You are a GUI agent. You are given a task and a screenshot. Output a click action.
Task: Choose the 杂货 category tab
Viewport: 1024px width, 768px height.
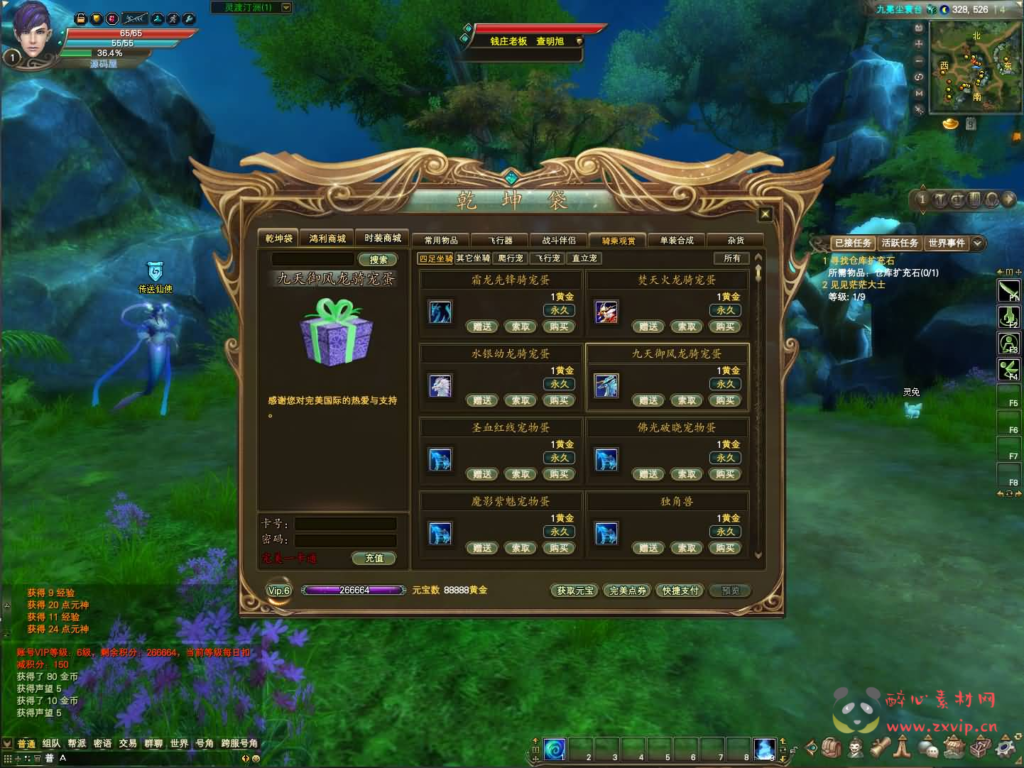[x=735, y=240]
